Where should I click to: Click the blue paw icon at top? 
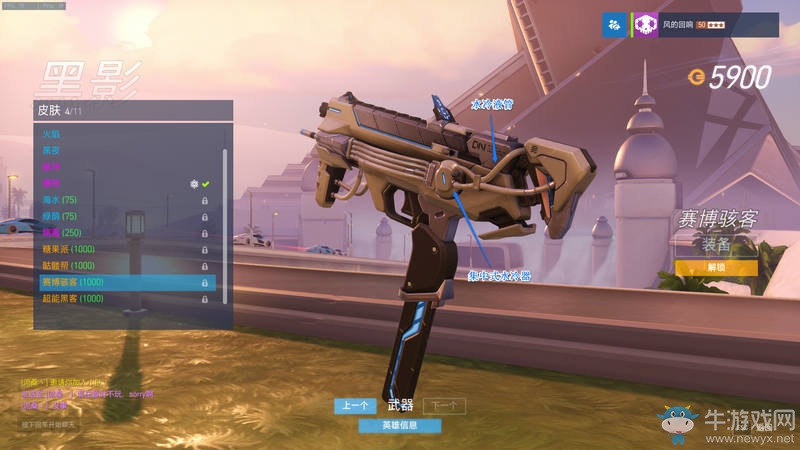pos(614,24)
